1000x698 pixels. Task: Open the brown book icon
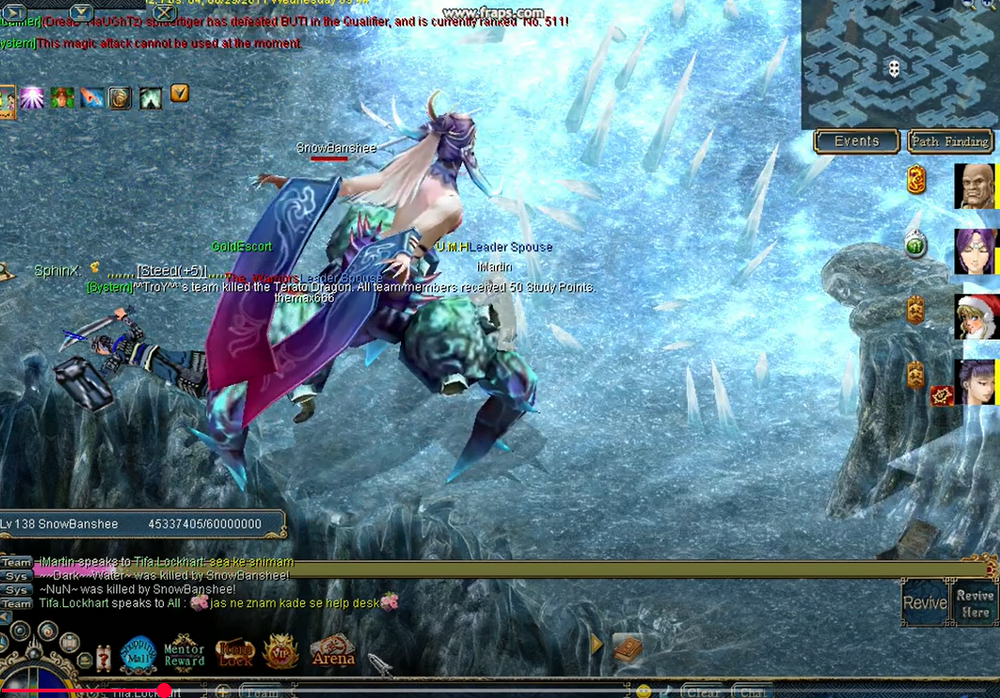point(627,647)
